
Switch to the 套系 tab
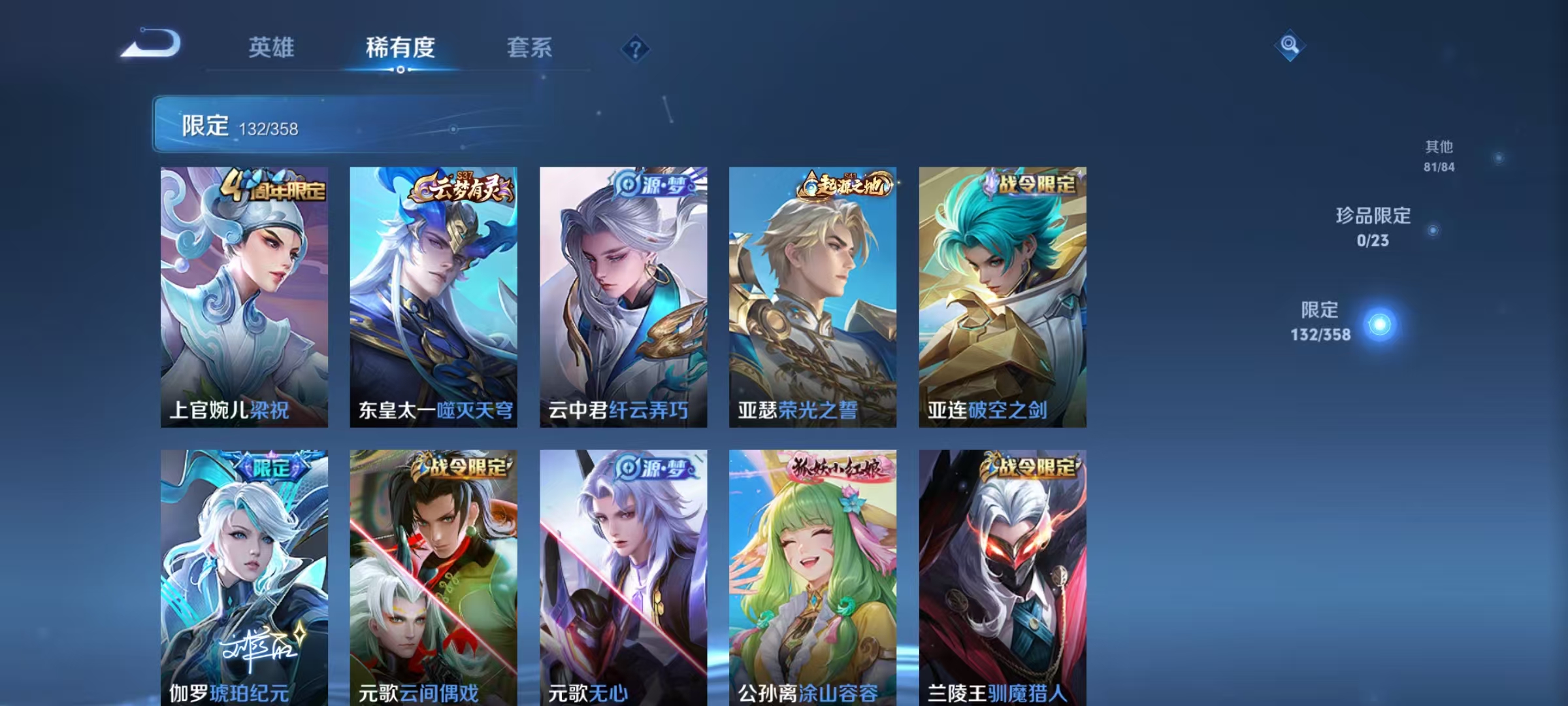[531, 48]
